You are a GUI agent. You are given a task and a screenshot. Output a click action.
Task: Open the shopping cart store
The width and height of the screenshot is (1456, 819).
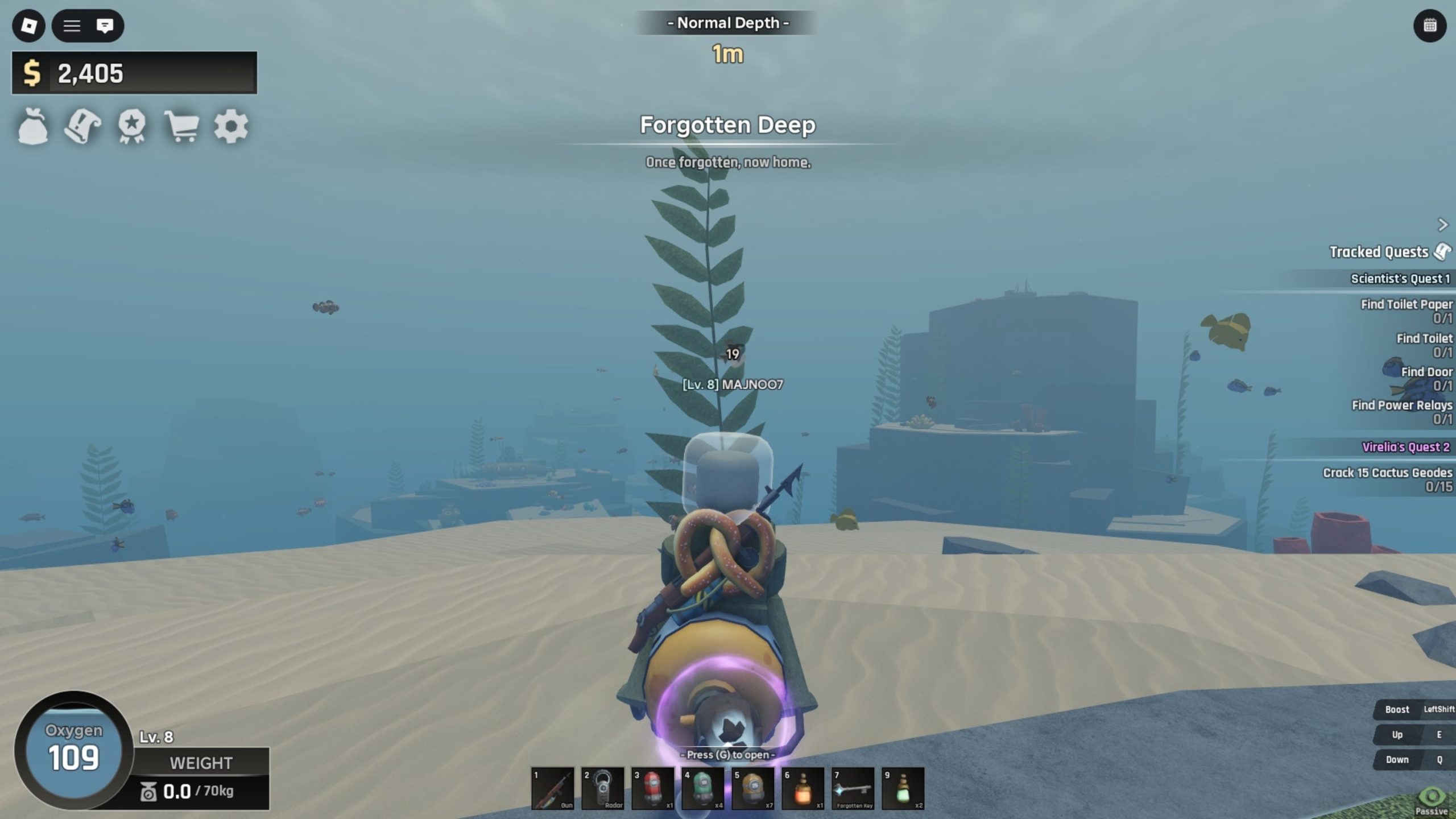(x=181, y=126)
